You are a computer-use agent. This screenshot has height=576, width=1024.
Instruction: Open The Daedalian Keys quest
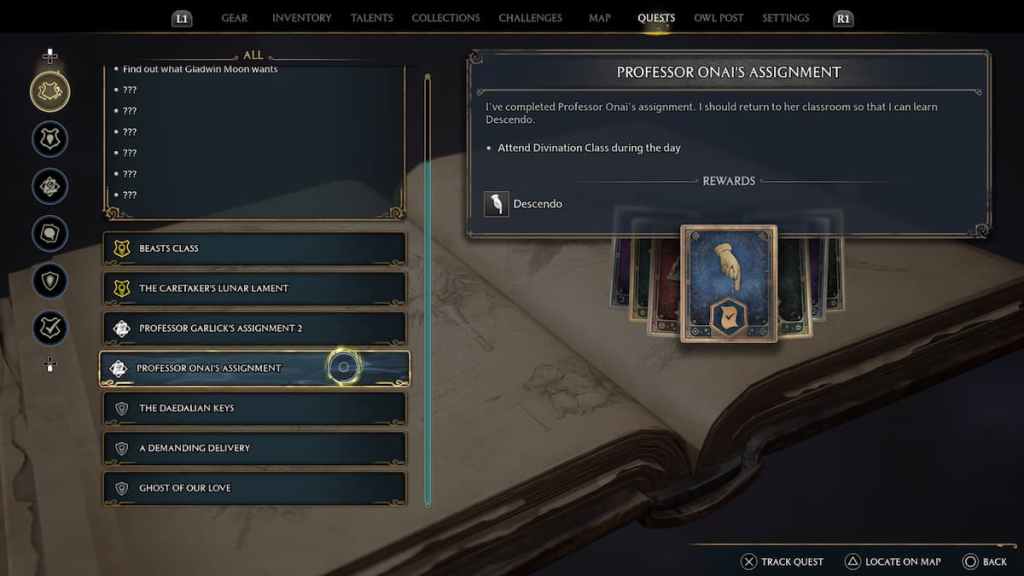click(x=255, y=408)
